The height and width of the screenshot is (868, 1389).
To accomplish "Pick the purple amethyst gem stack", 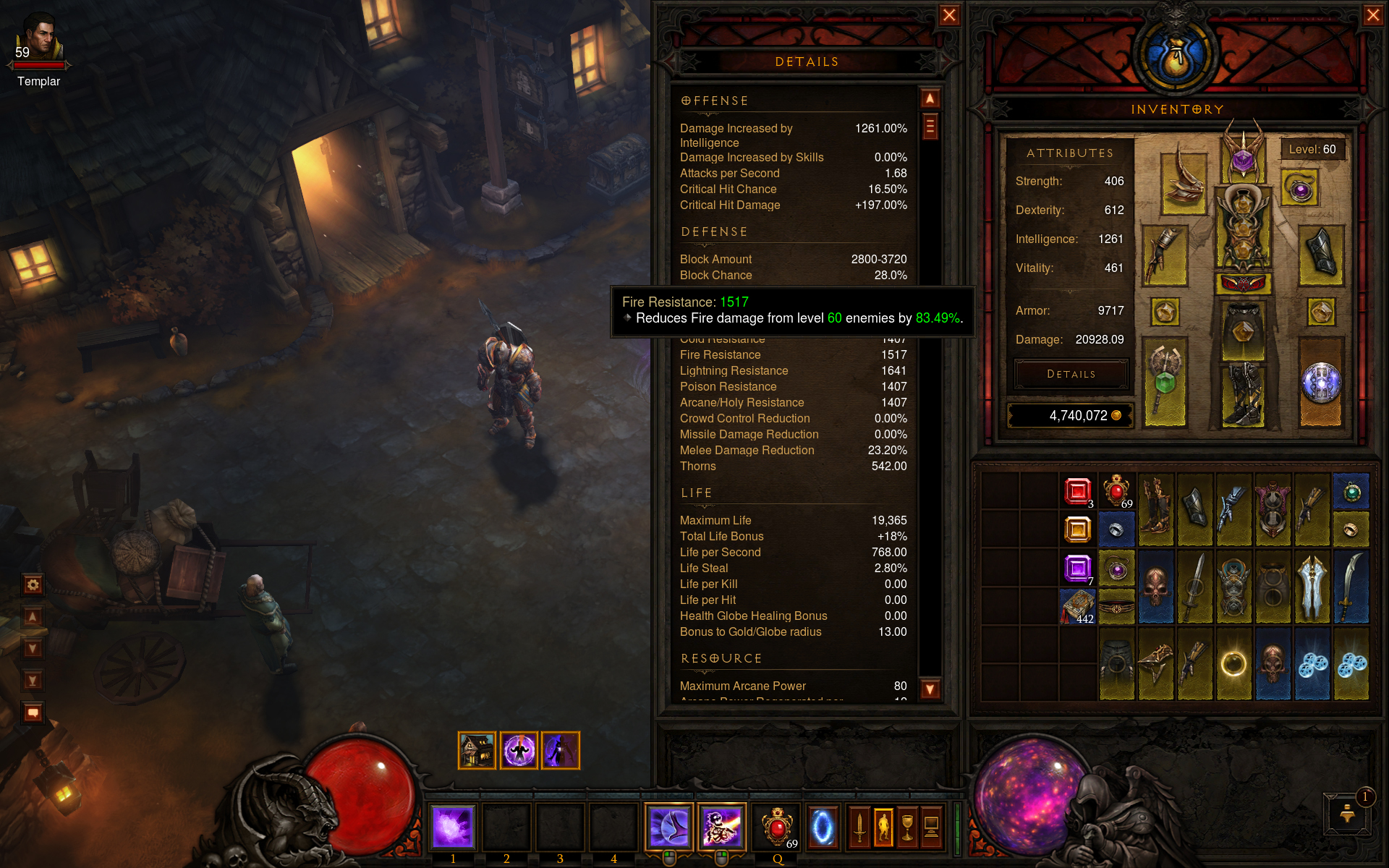I will point(1077,568).
